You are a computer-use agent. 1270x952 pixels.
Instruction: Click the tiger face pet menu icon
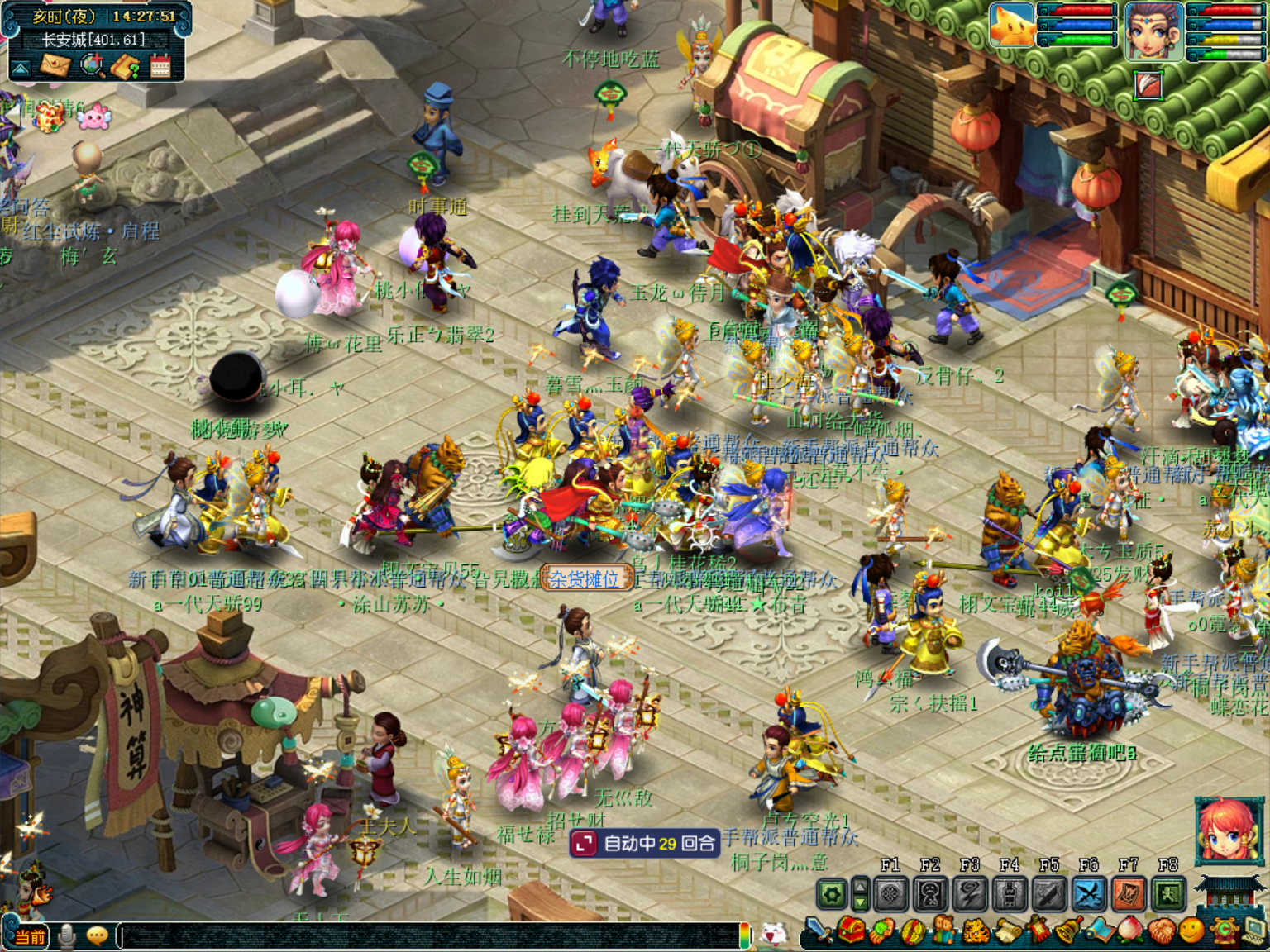[x=976, y=931]
